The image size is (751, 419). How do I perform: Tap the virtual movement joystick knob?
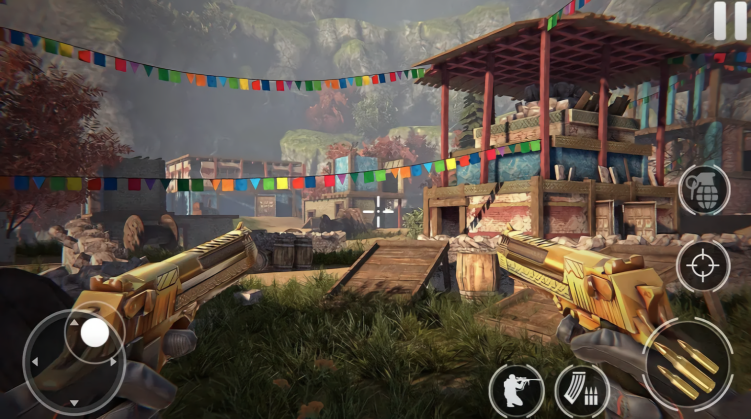[95, 331]
